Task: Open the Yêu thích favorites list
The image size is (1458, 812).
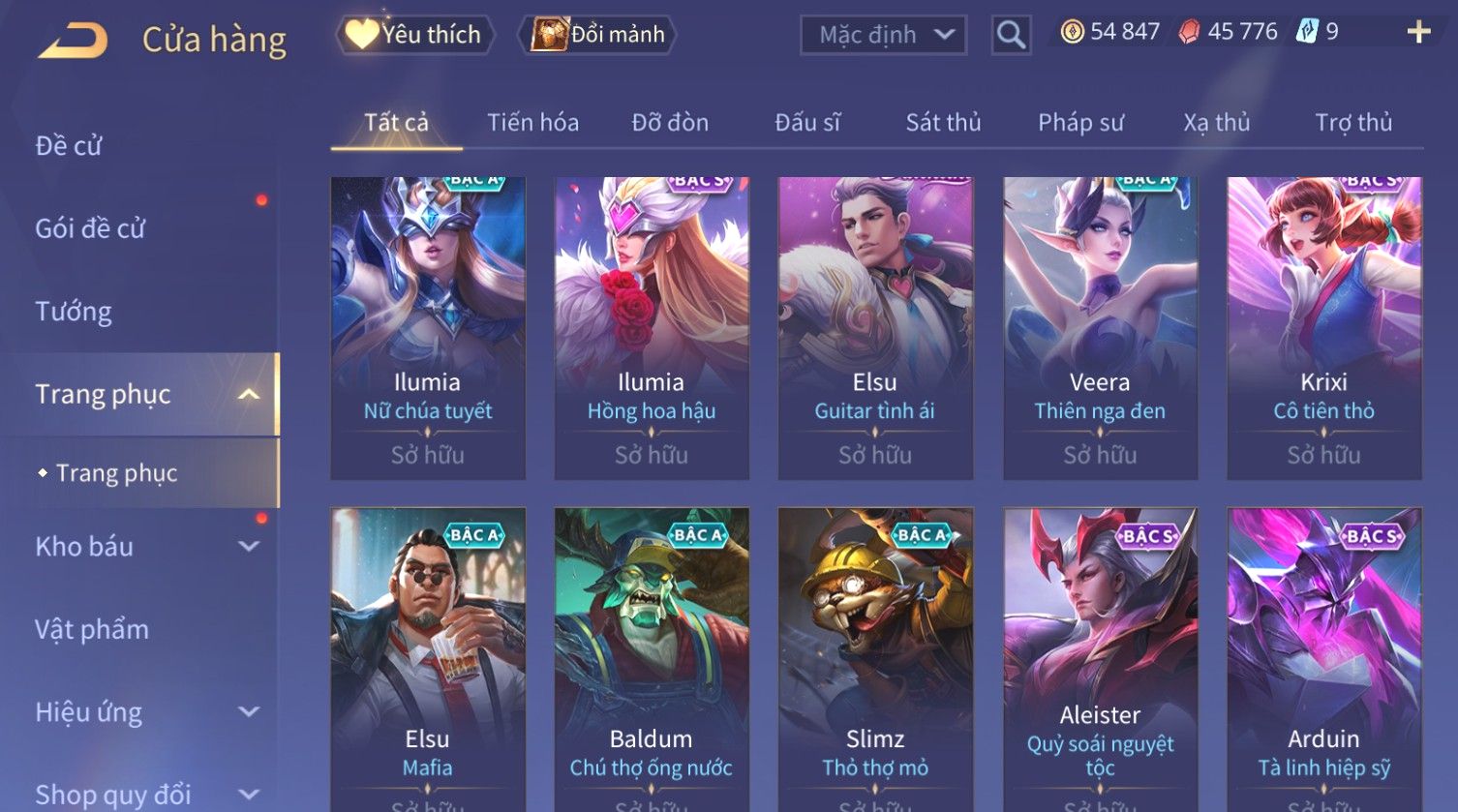Action: click(x=415, y=35)
